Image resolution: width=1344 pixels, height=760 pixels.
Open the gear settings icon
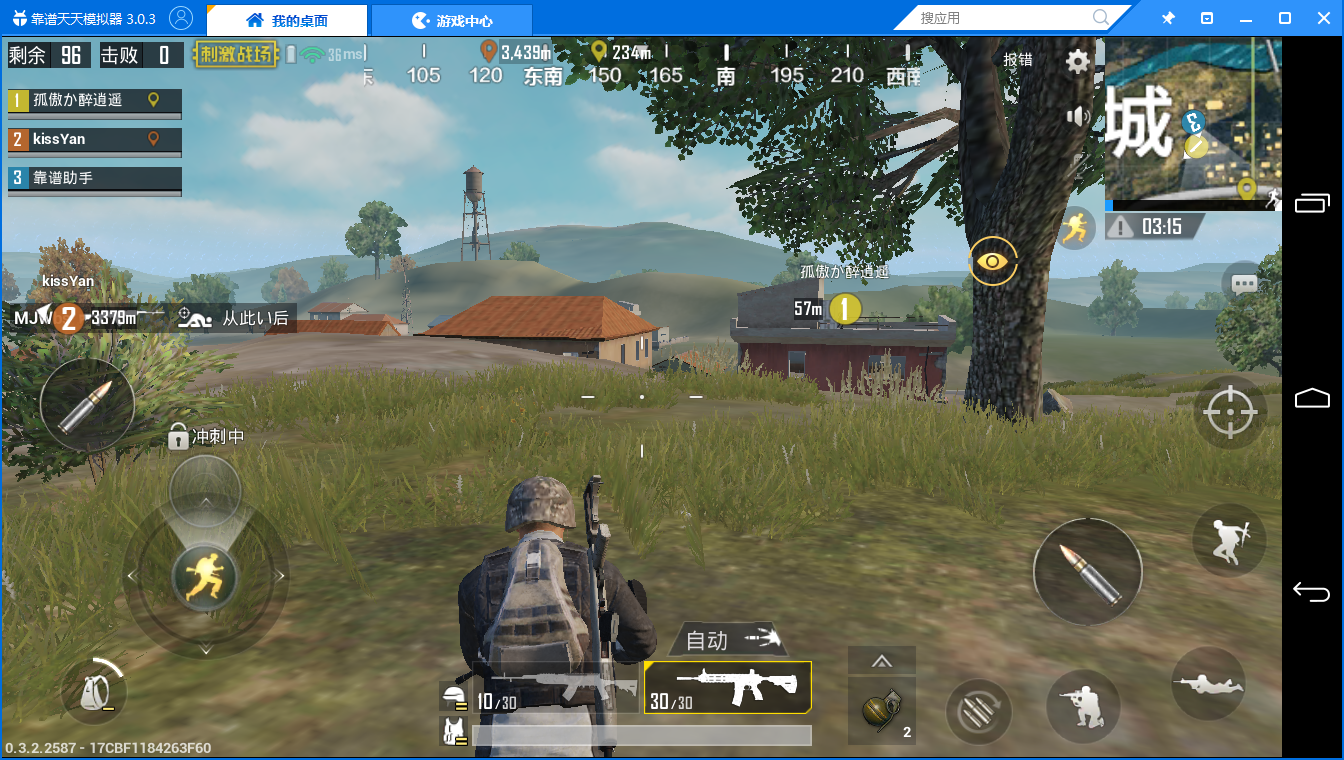(x=1077, y=62)
